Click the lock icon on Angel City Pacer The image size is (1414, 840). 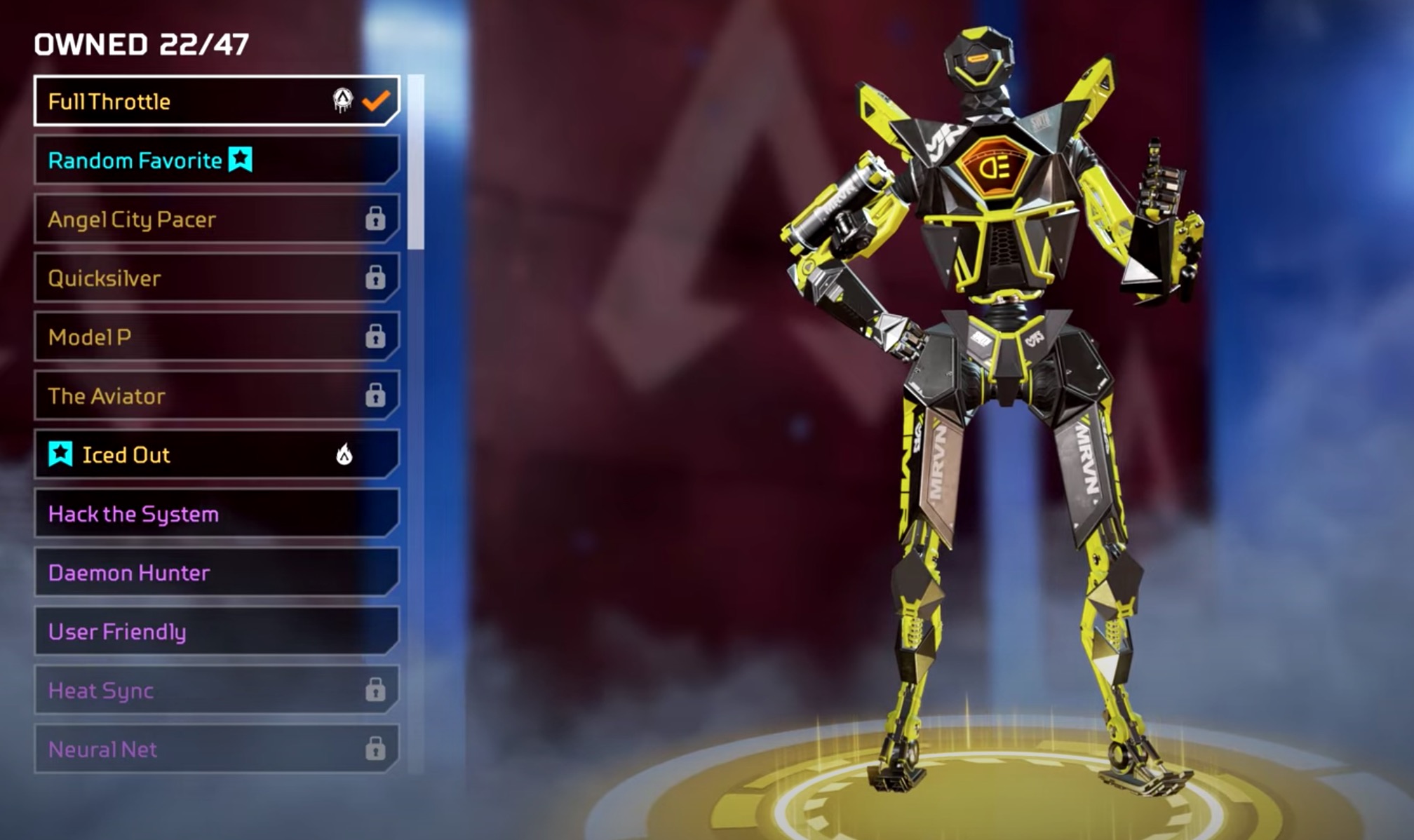coord(377,219)
